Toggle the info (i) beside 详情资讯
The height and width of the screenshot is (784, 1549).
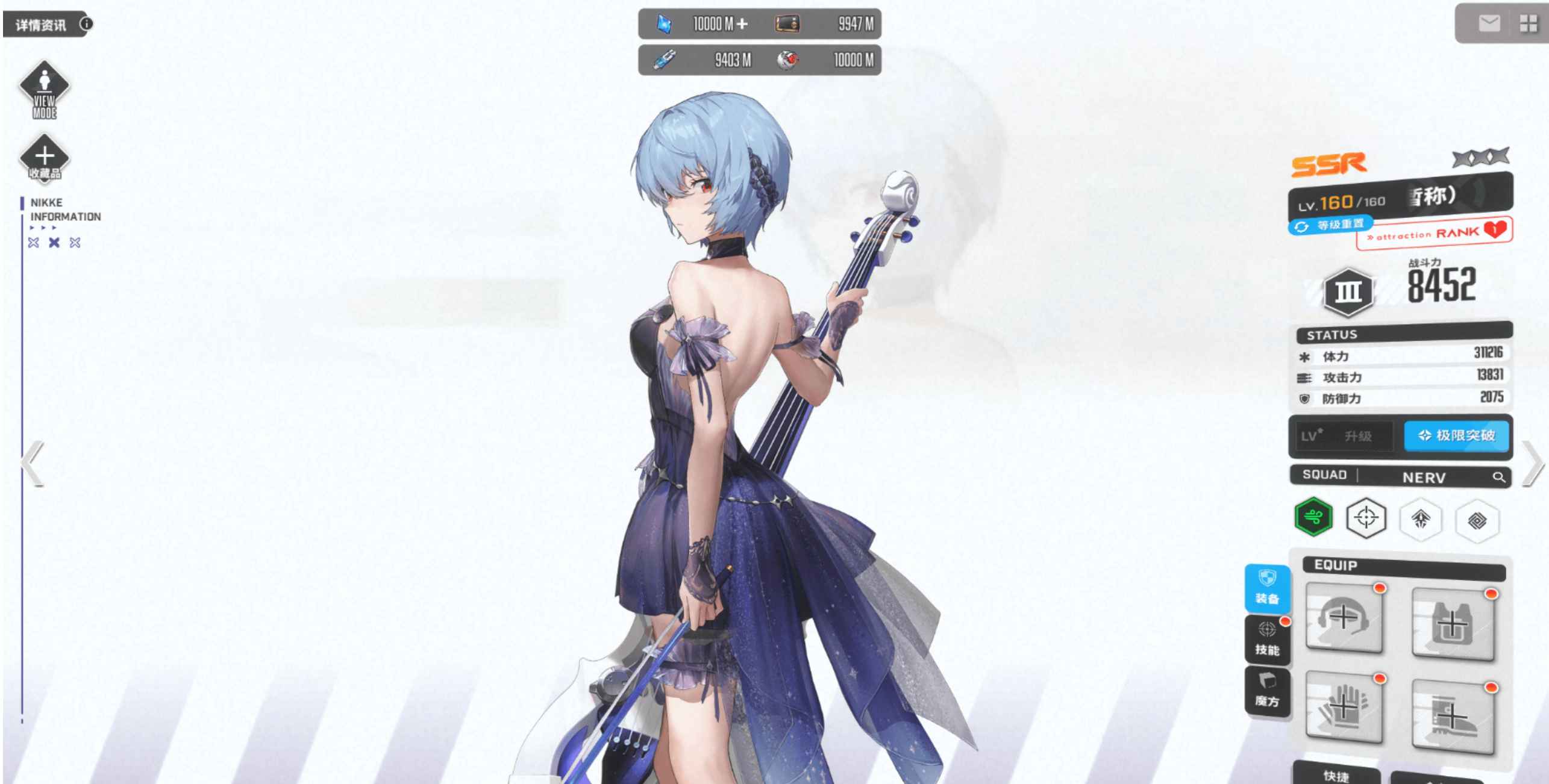(86, 23)
